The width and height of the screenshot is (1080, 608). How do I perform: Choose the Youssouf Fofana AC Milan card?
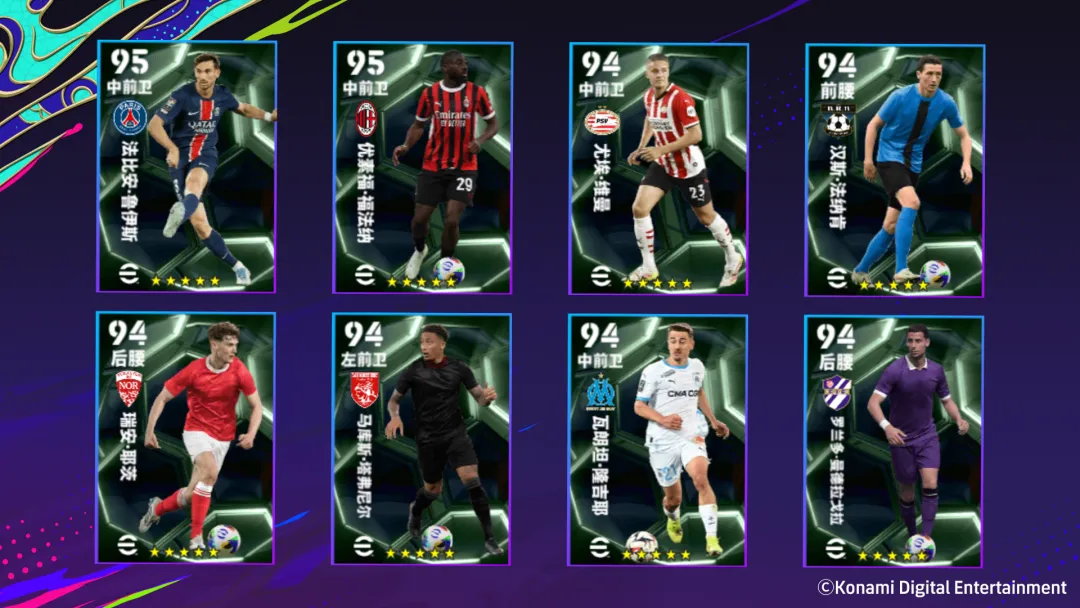(x=422, y=167)
